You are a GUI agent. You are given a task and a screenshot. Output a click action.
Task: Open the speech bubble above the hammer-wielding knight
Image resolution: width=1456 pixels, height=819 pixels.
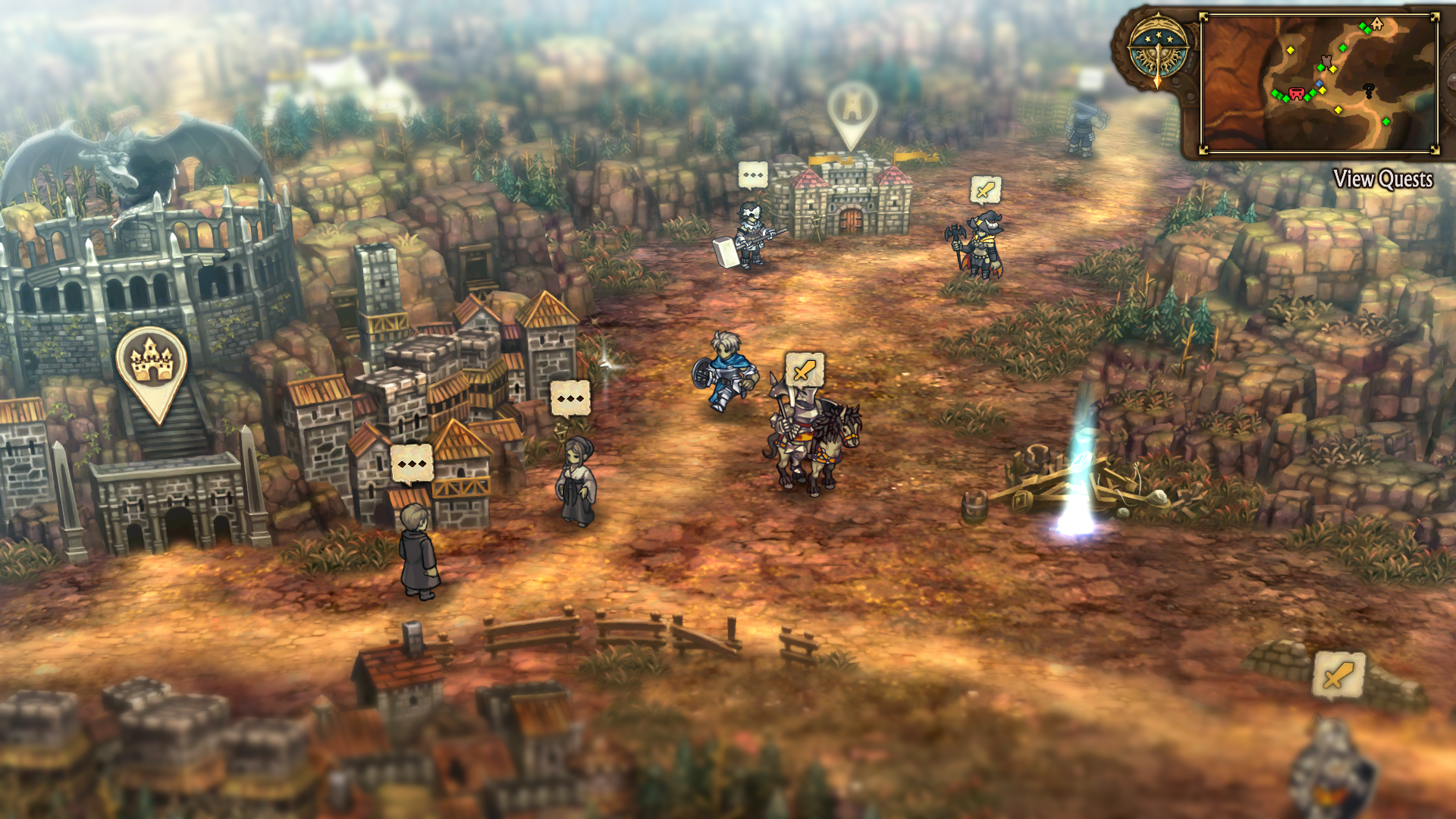pos(753,174)
